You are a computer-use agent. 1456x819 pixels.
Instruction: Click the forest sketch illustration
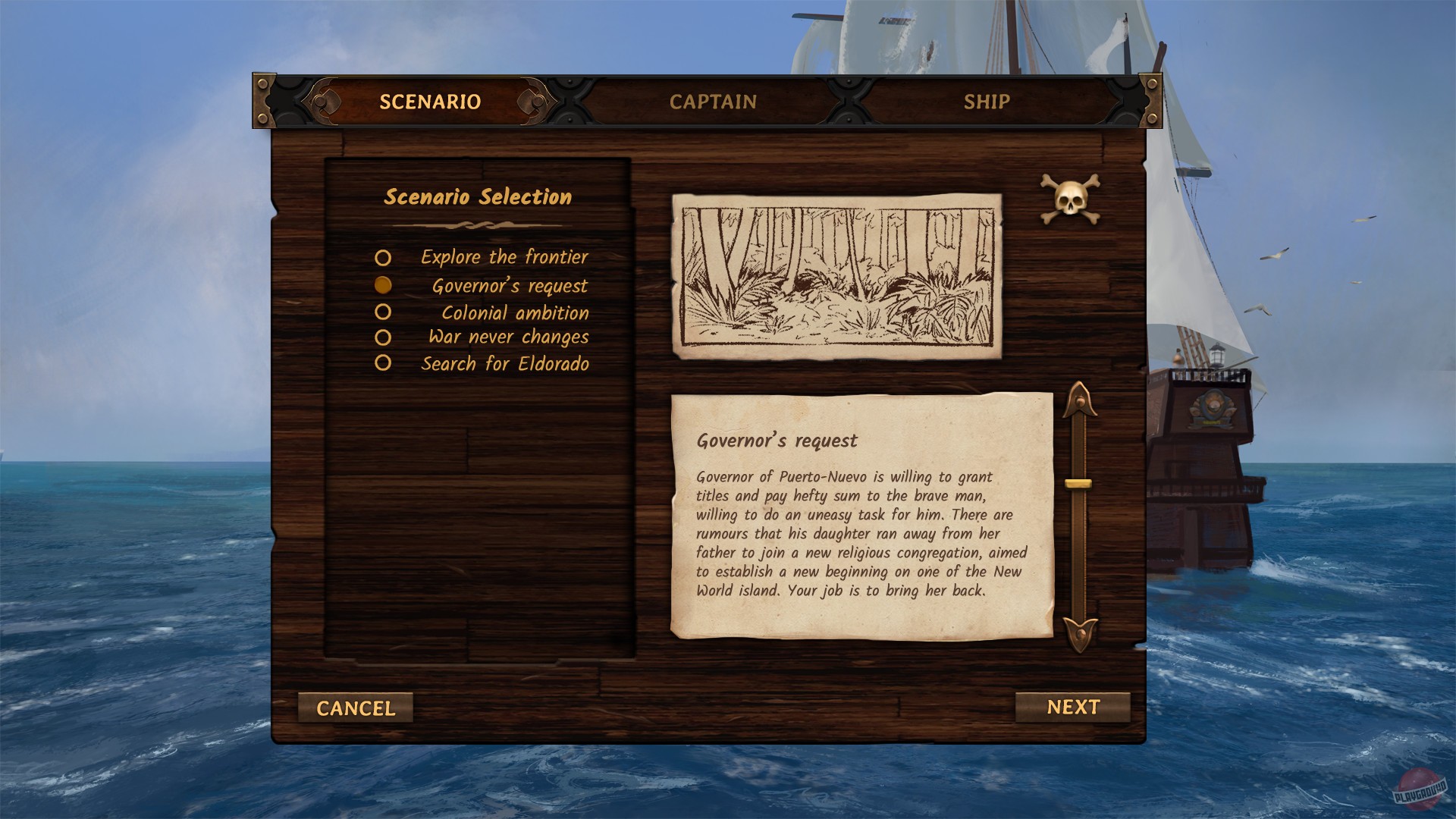[836, 275]
